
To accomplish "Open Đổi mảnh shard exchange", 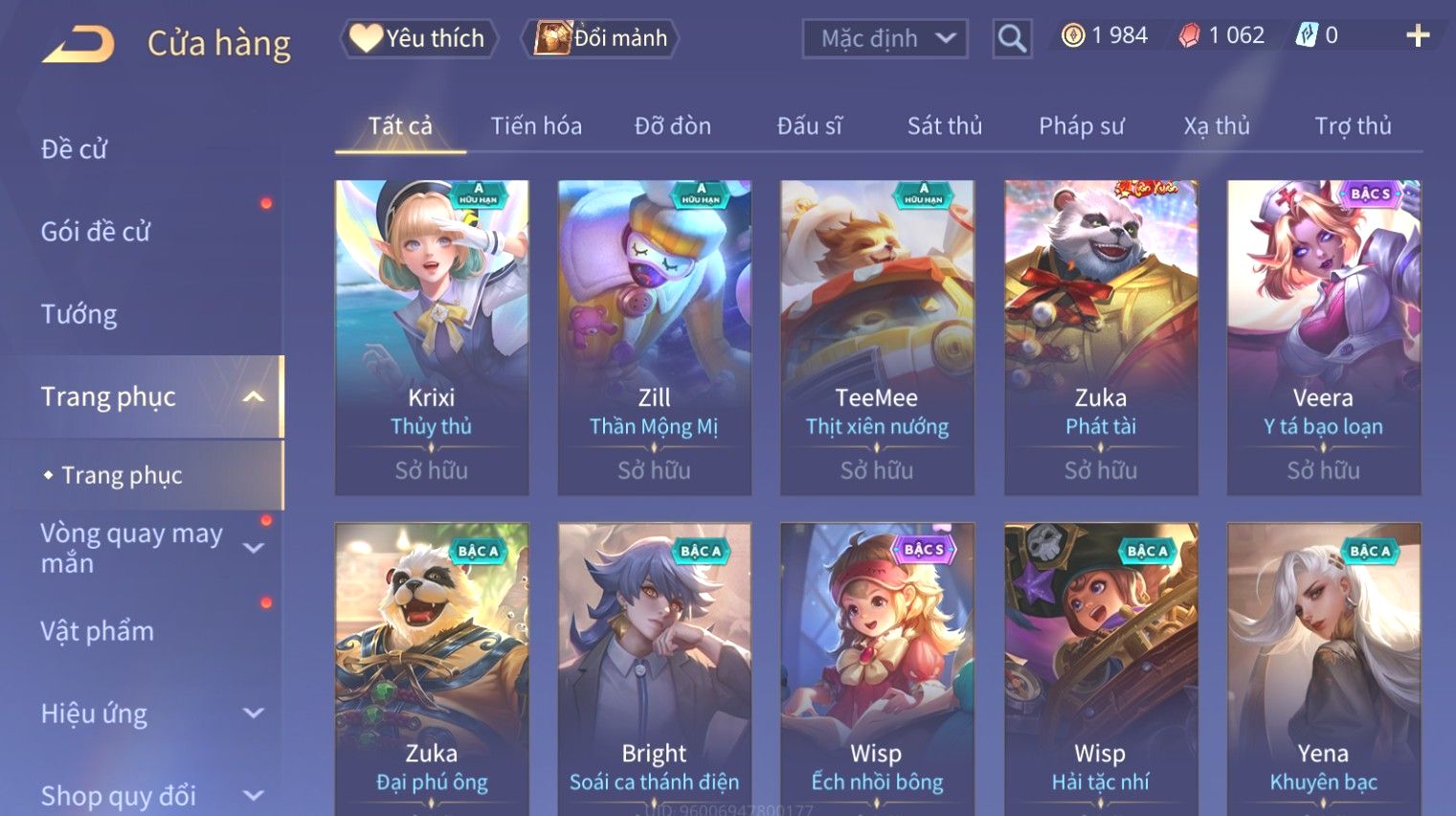I will [x=601, y=38].
